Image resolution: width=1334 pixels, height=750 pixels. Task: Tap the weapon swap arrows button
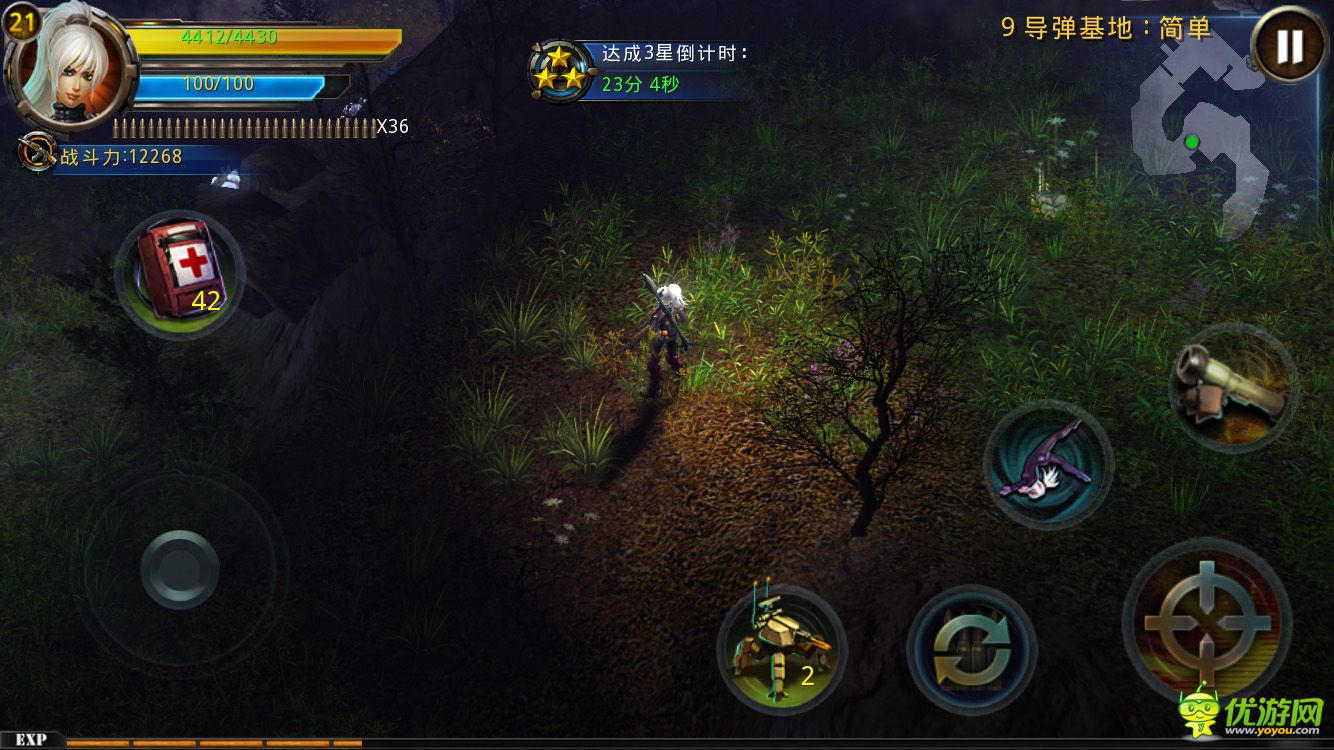click(x=971, y=650)
